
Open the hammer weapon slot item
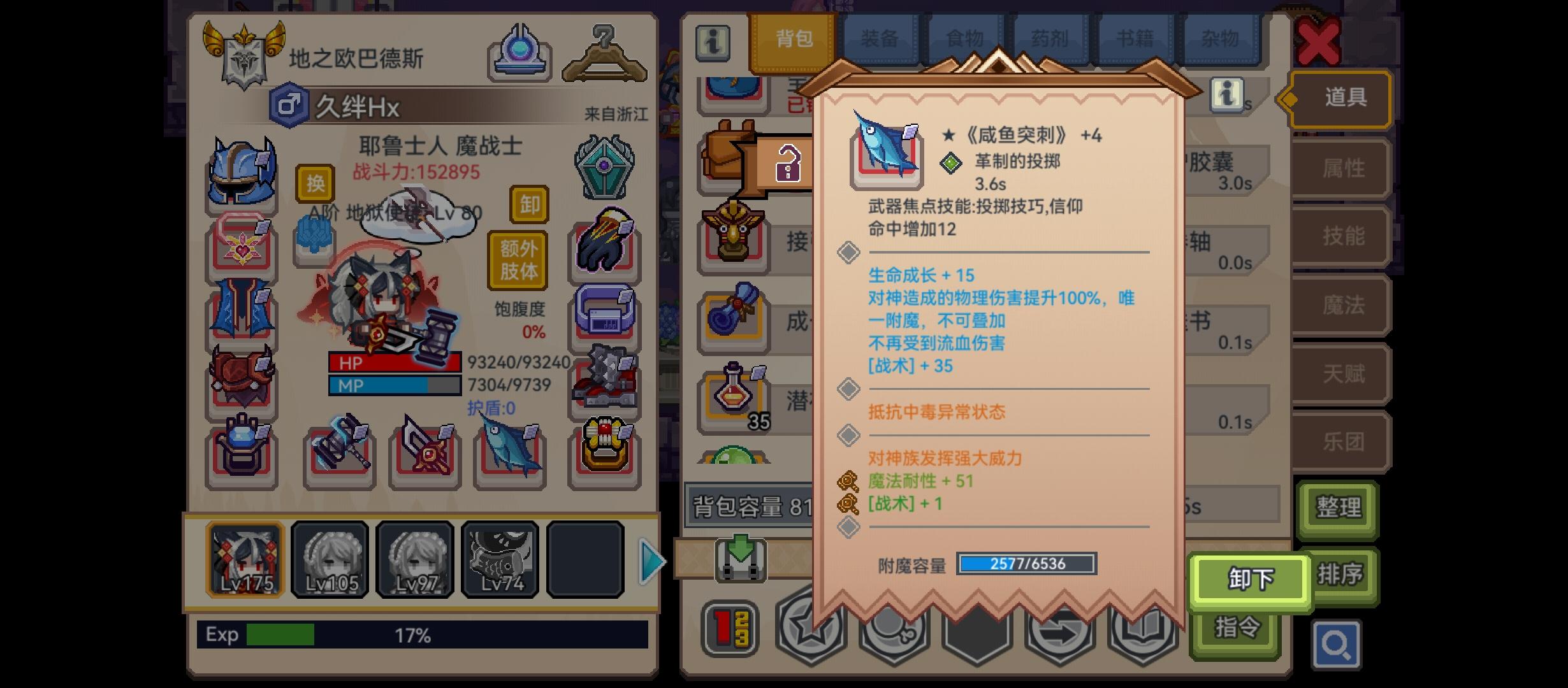tap(340, 452)
